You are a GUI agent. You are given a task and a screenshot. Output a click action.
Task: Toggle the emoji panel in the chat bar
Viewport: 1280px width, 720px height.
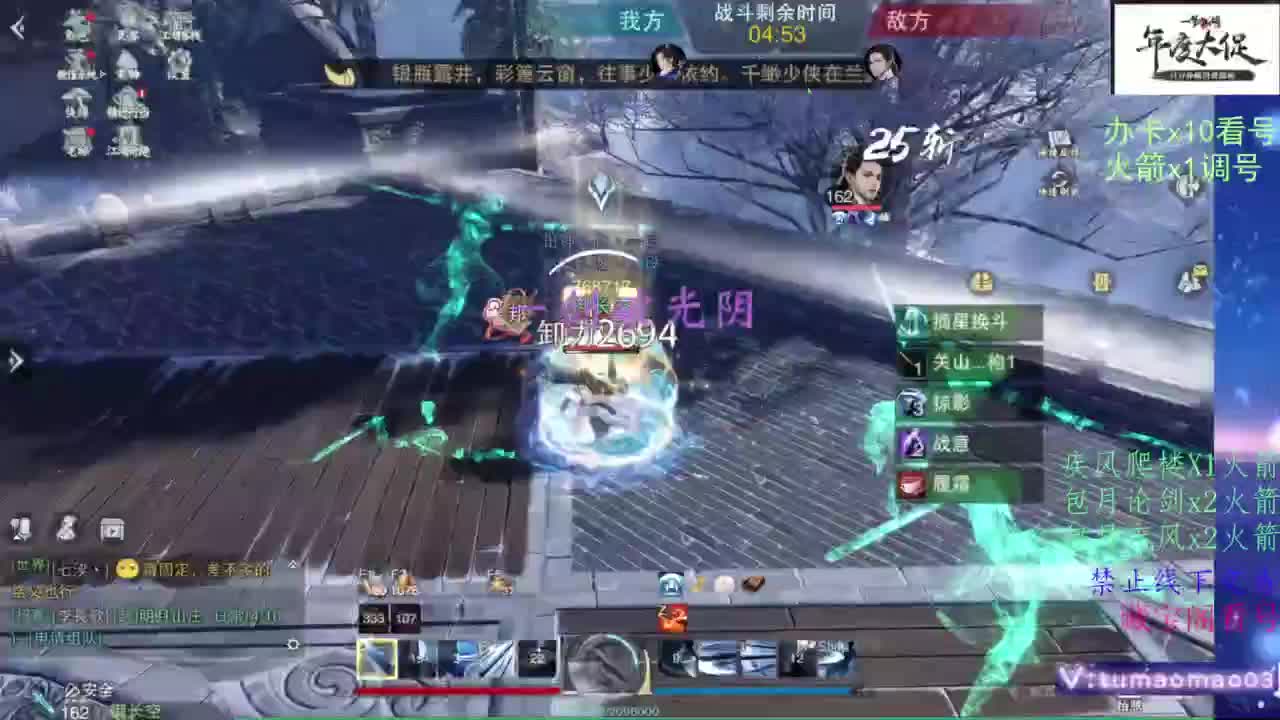[125, 567]
